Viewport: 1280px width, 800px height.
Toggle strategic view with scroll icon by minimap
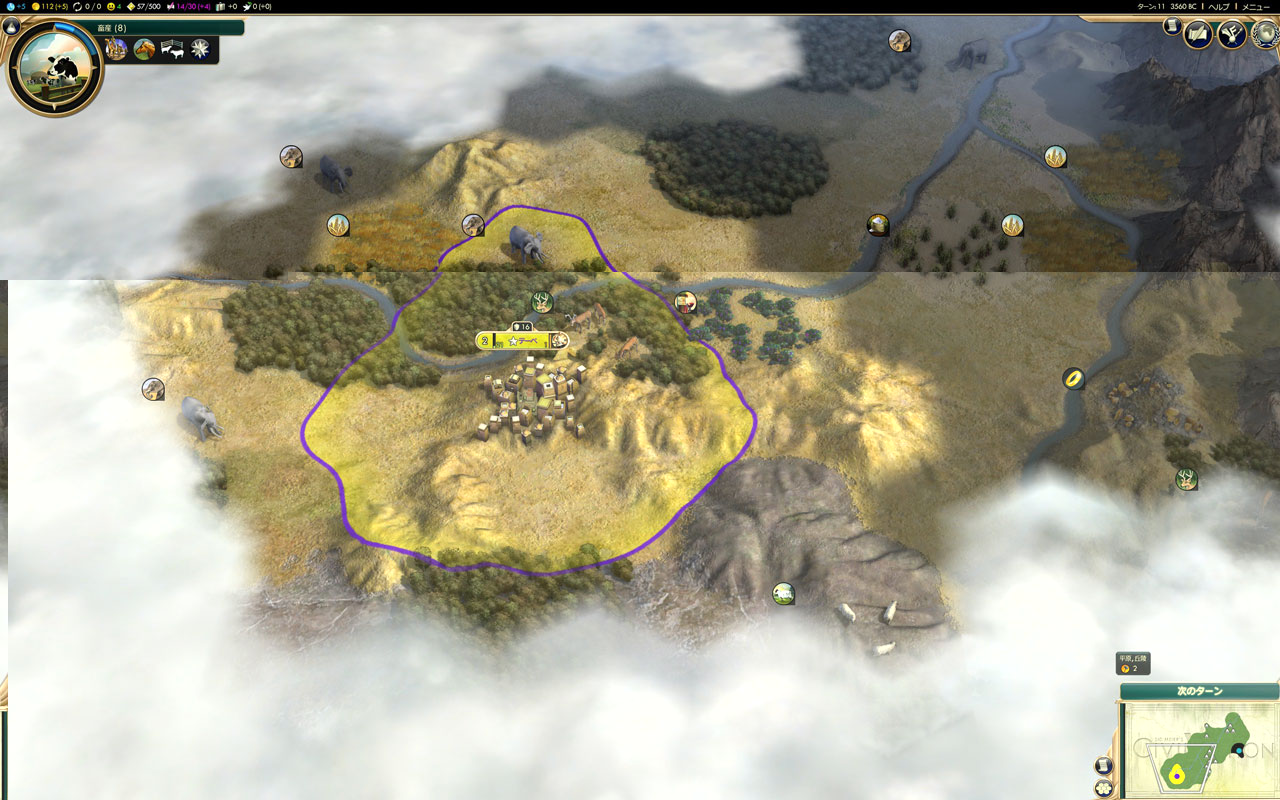coord(1104,766)
